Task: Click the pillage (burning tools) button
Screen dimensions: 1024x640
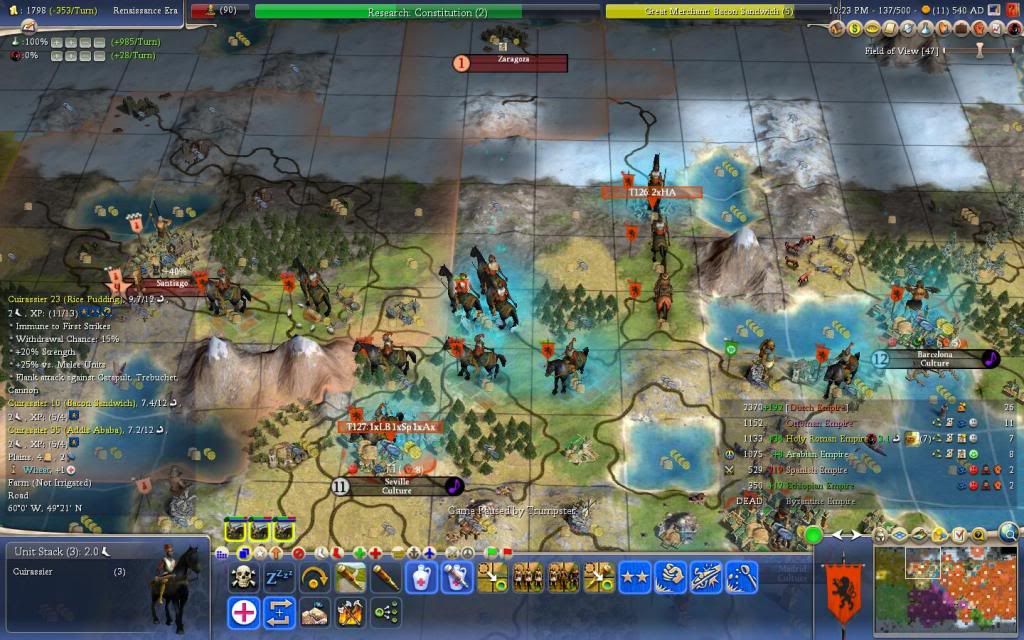Action: tap(349, 611)
